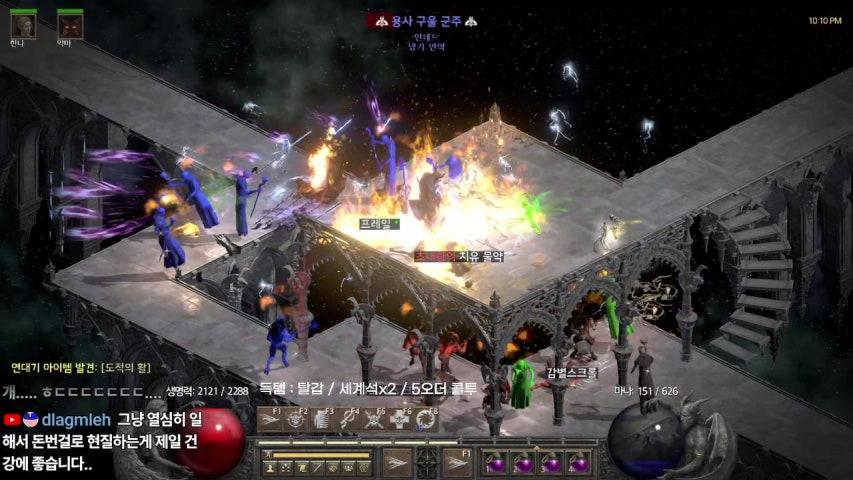The width and height of the screenshot is (853, 480).
Task: Pick up the 치유 물약 potion label
Action: coord(460,256)
